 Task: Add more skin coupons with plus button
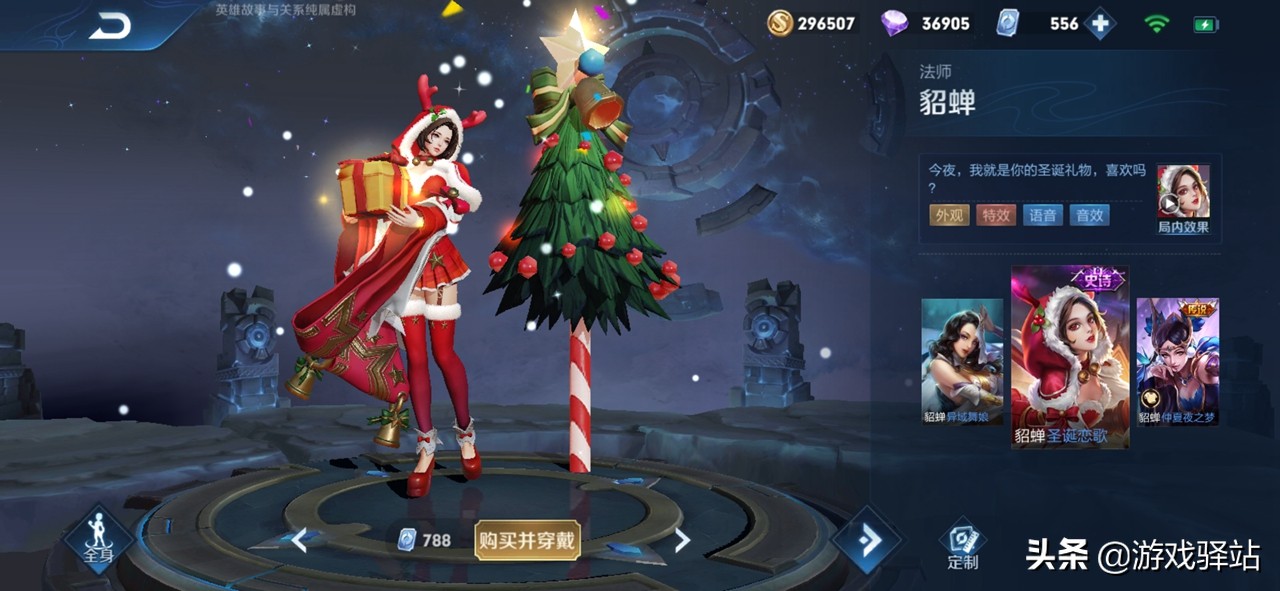1100,23
